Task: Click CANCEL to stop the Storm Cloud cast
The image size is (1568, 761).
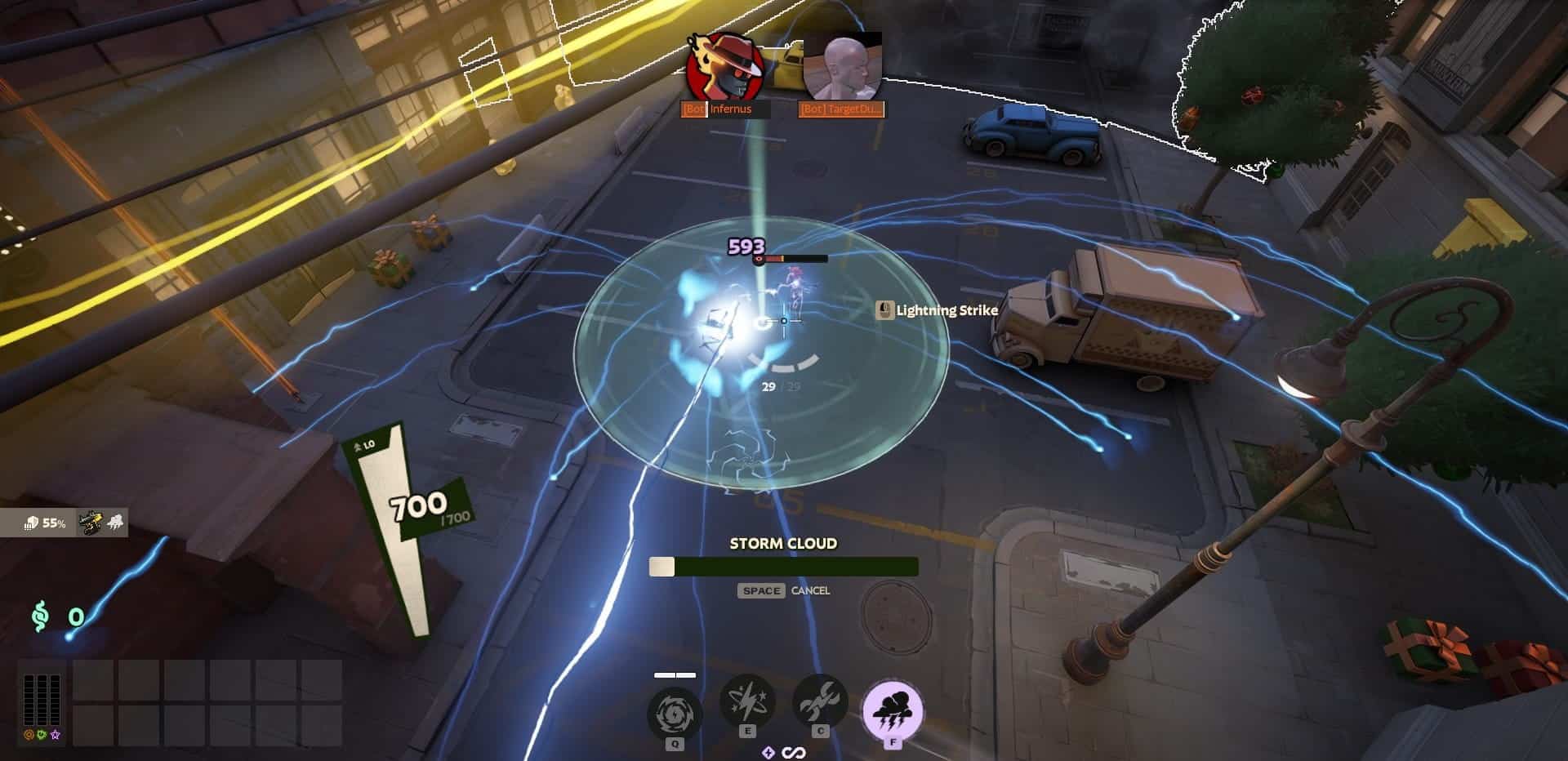Action: click(x=810, y=590)
